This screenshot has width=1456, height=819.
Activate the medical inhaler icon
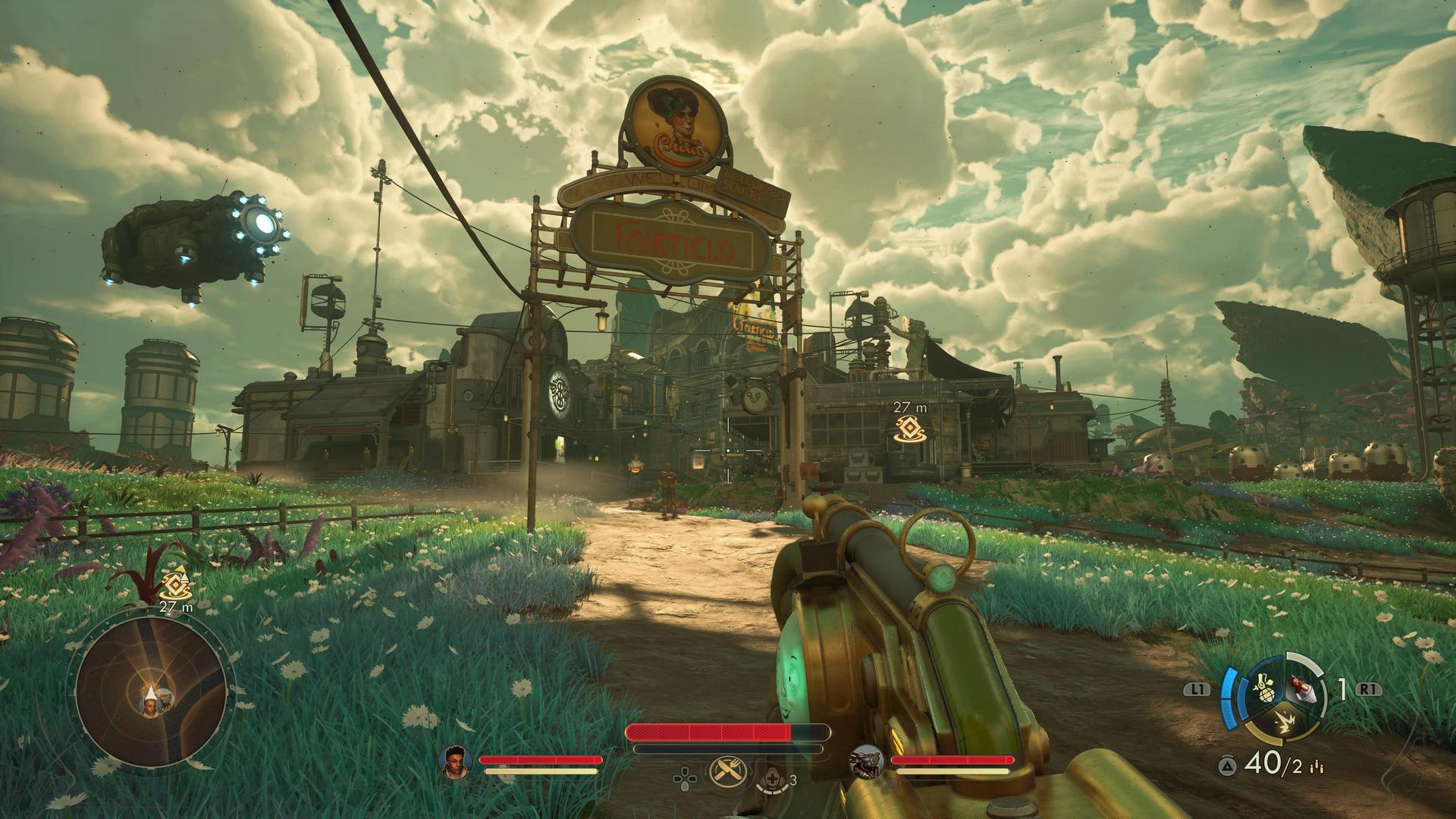click(772, 778)
